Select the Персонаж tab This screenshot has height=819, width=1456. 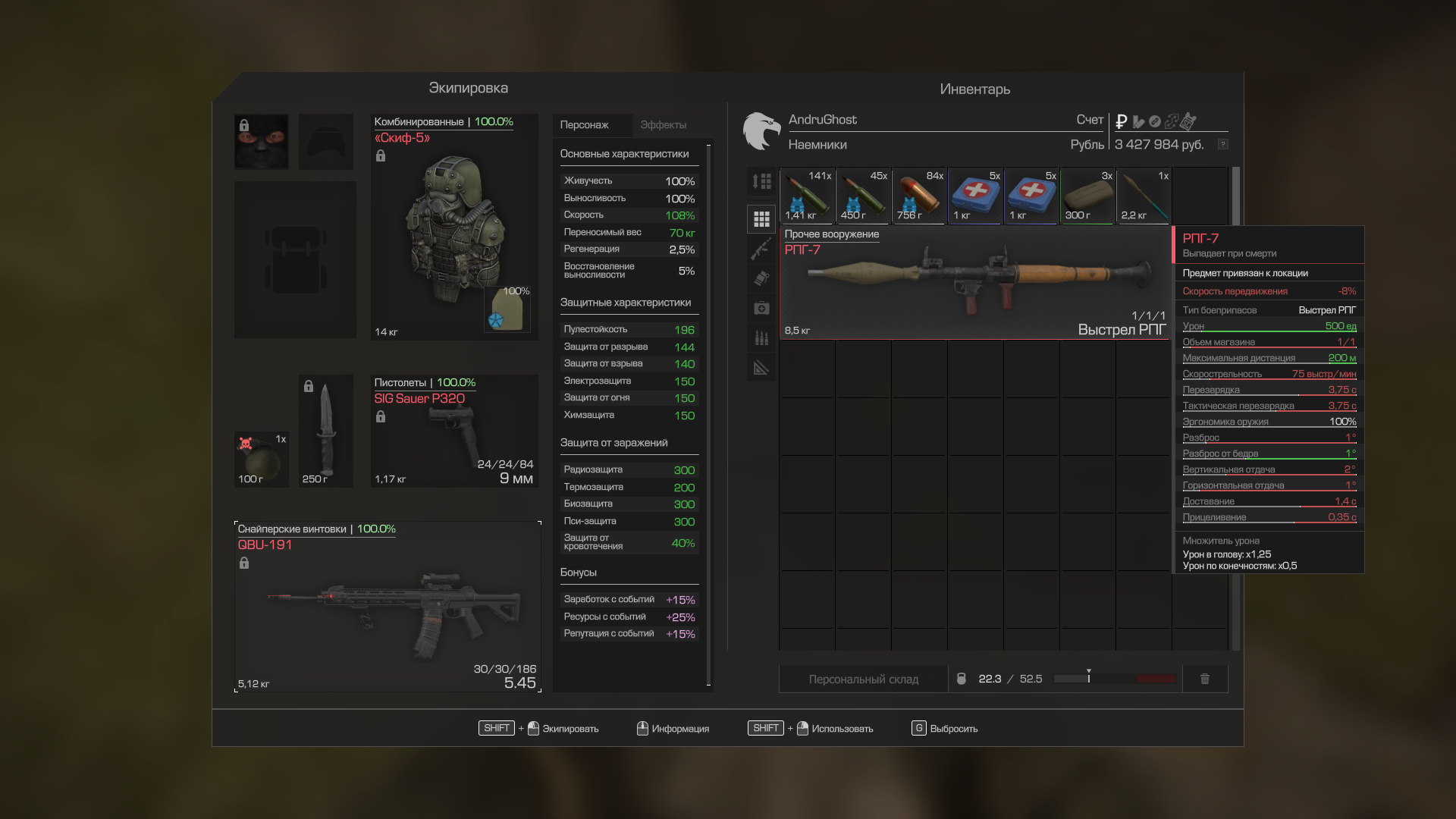(584, 125)
